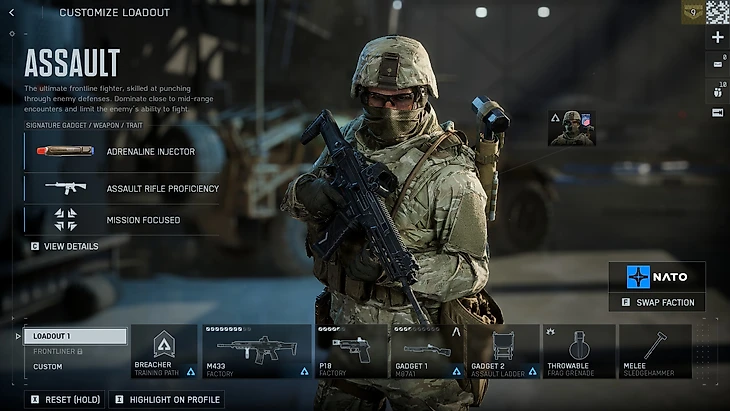Viewport: 730px width, 411px height.
Task: Select the soldier portrait thumbnail
Action: click(x=571, y=128)
